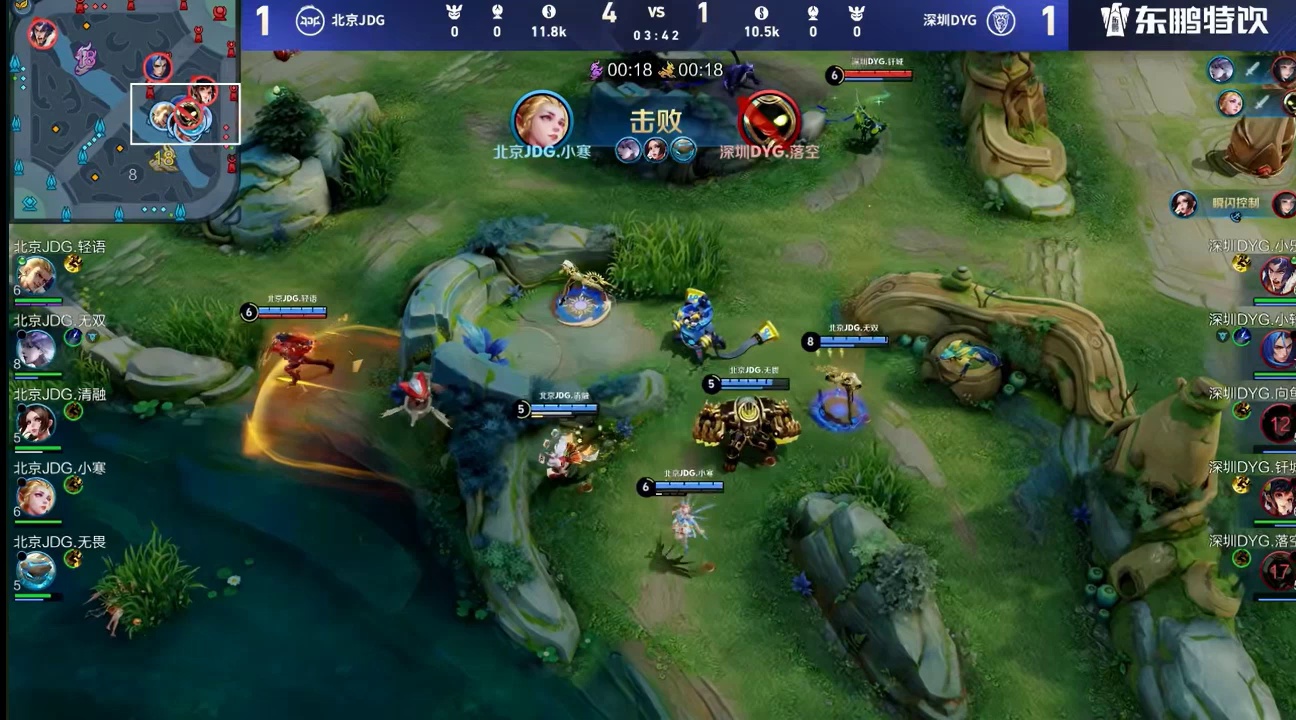Image resolution: width=1296 pixels, height=720 pixels.
Task: Click the 东鹏特饮 sponsor banner
Action: [1183, 21]
